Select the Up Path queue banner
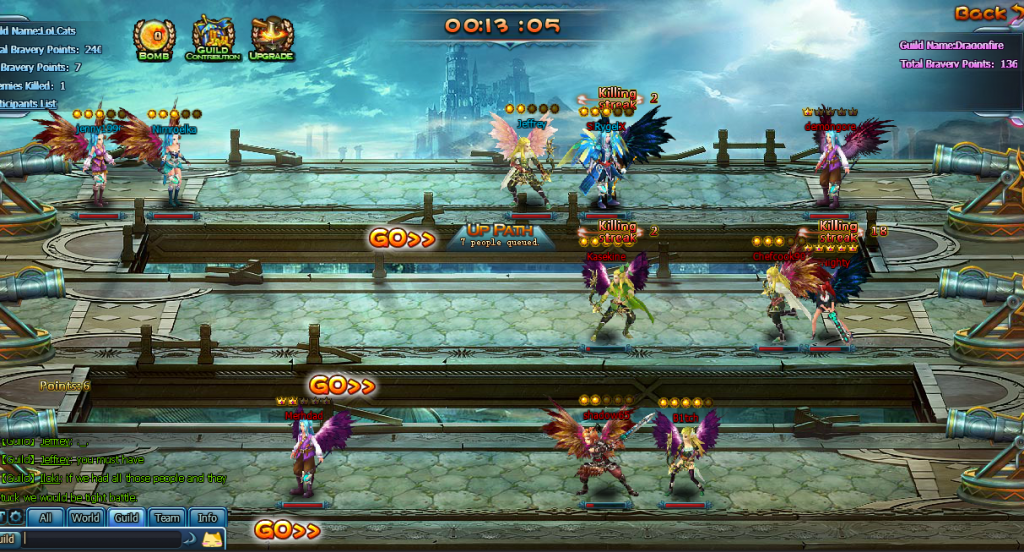 coord(498,236)
